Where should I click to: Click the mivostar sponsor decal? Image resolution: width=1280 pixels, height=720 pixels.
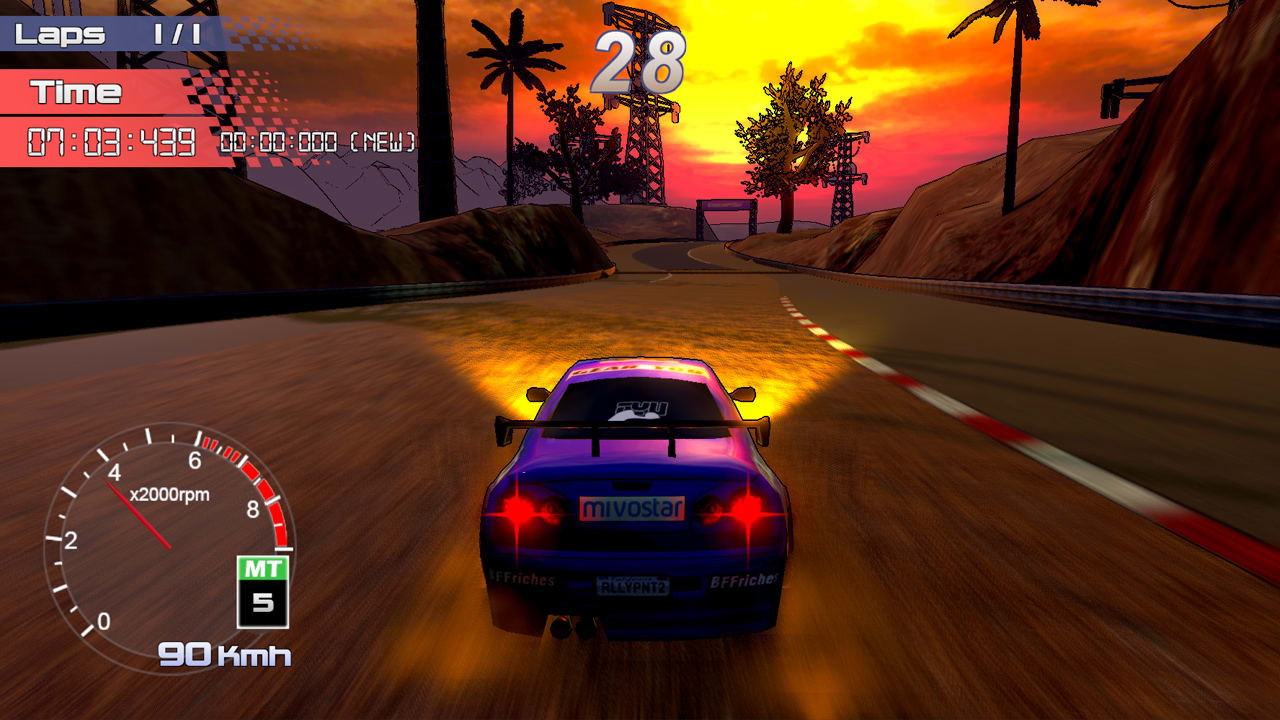(631, 509)
